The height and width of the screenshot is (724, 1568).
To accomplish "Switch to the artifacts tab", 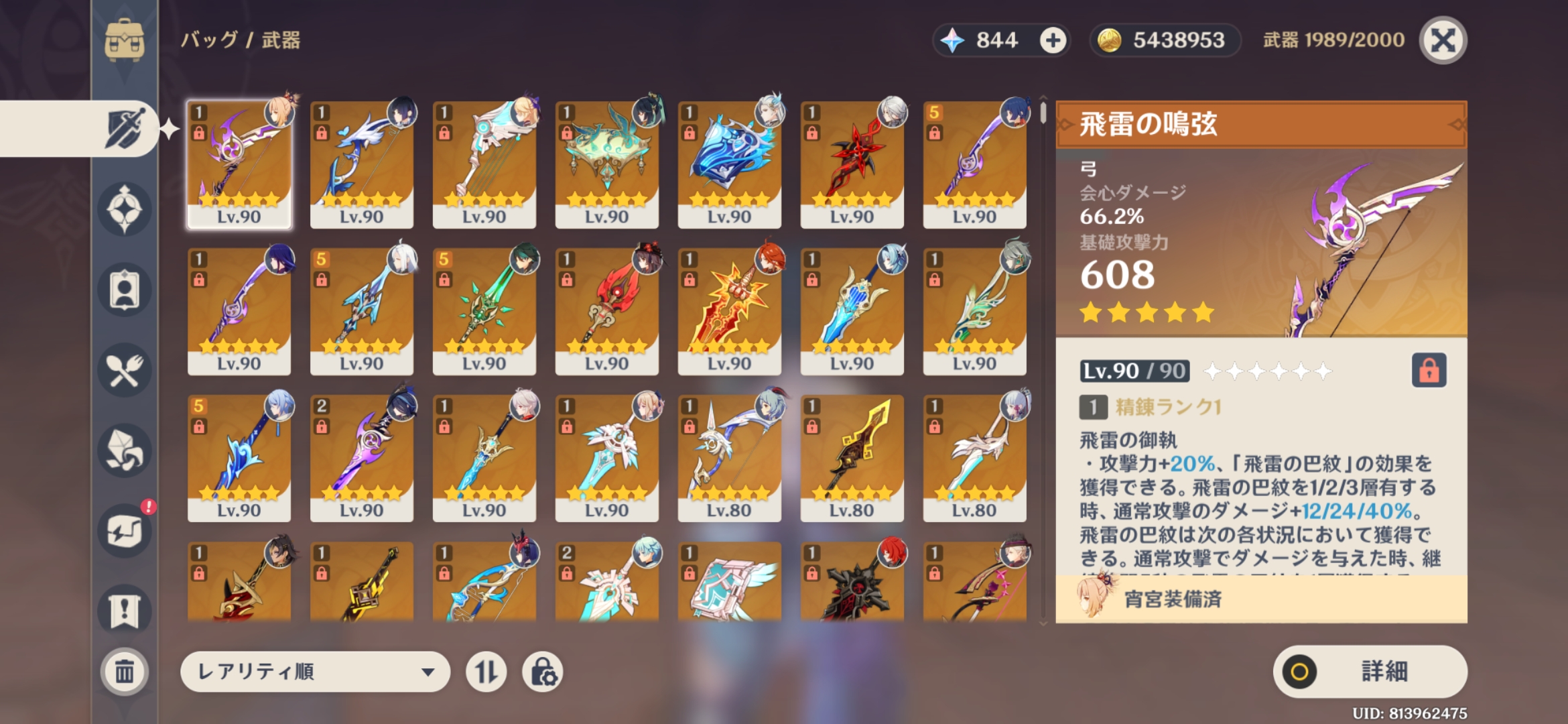I will 125,209.
